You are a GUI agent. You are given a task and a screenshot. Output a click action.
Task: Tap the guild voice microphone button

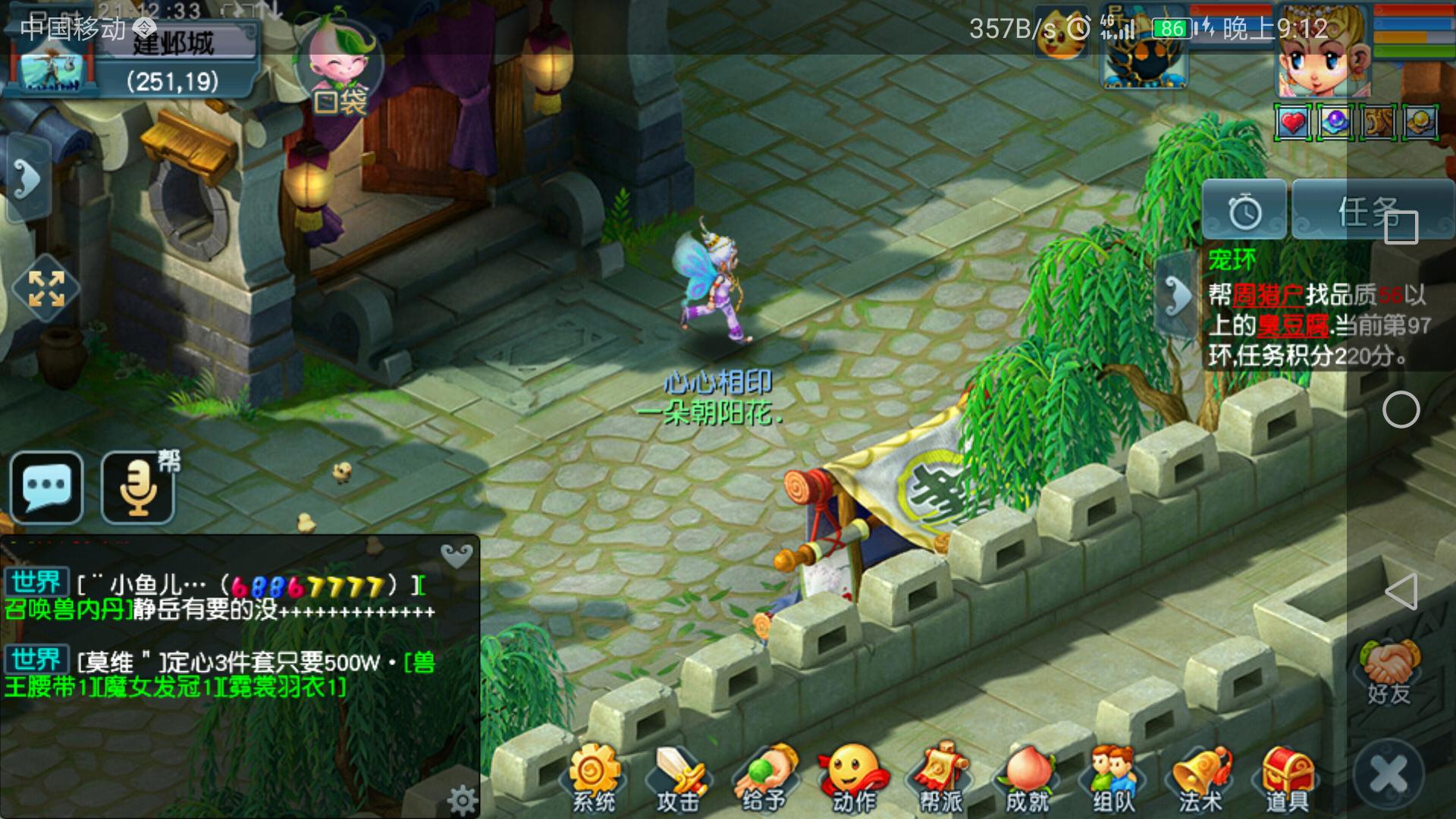click(139, 487)
